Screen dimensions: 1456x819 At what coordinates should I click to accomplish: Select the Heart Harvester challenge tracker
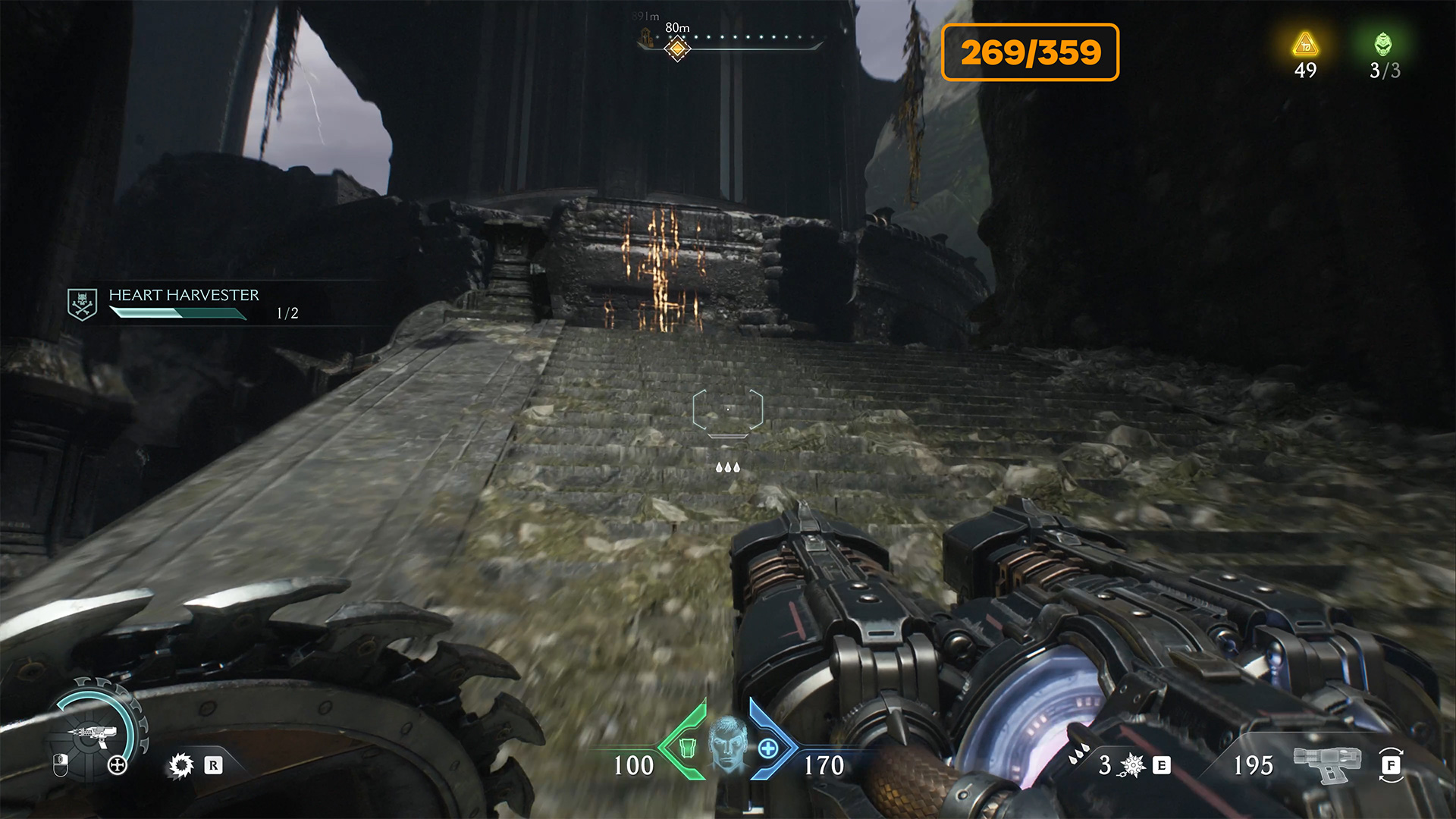point(184,303)
